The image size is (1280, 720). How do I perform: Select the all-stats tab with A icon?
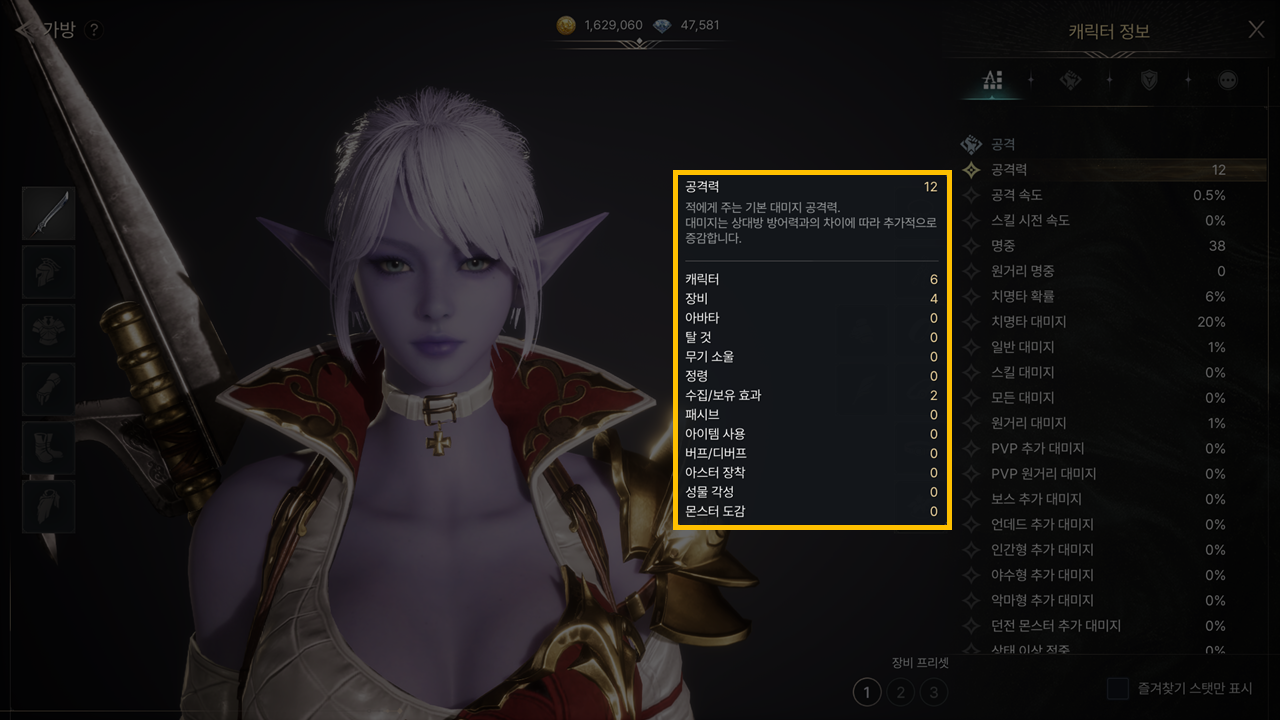(992, 80)
